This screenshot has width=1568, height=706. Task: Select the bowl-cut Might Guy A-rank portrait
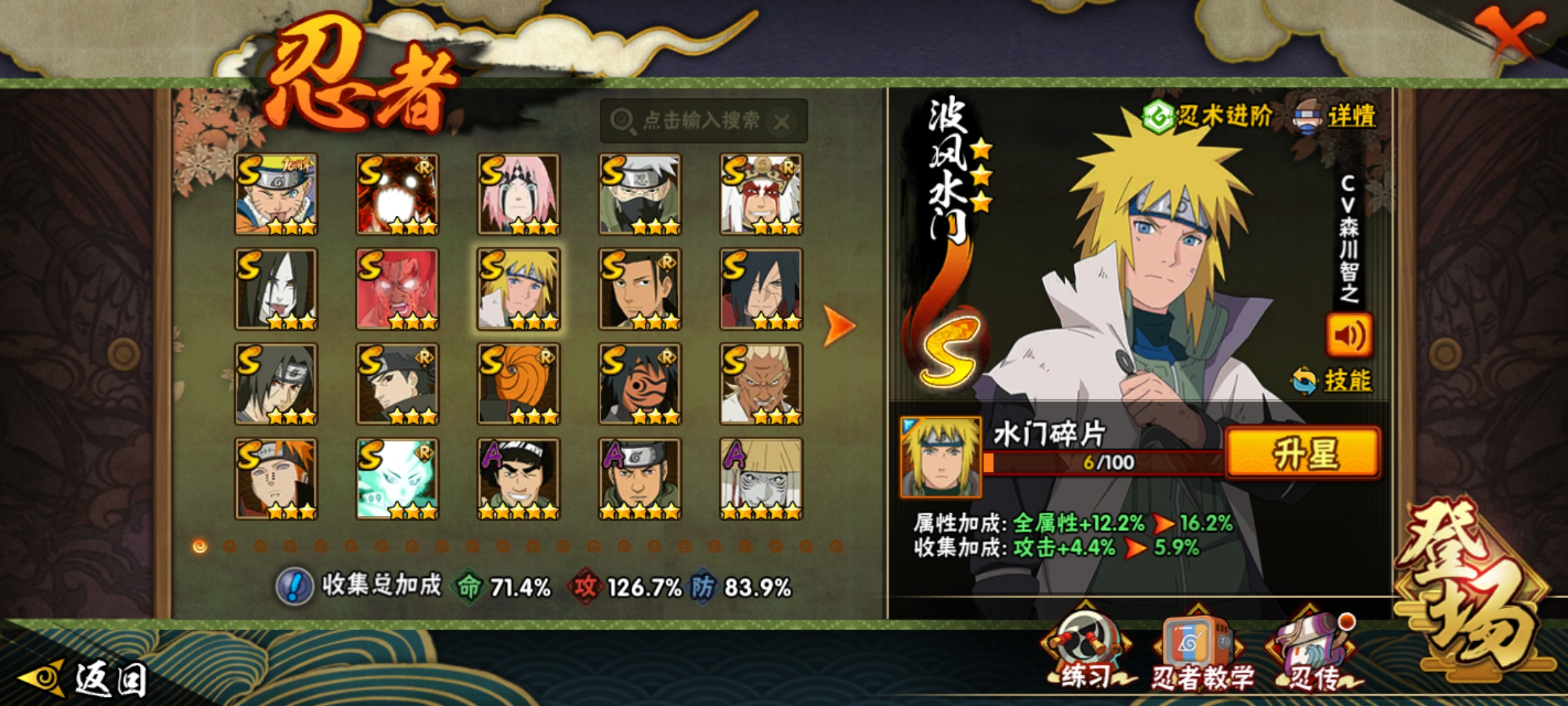pyautogui.click(x=518, y=479)
